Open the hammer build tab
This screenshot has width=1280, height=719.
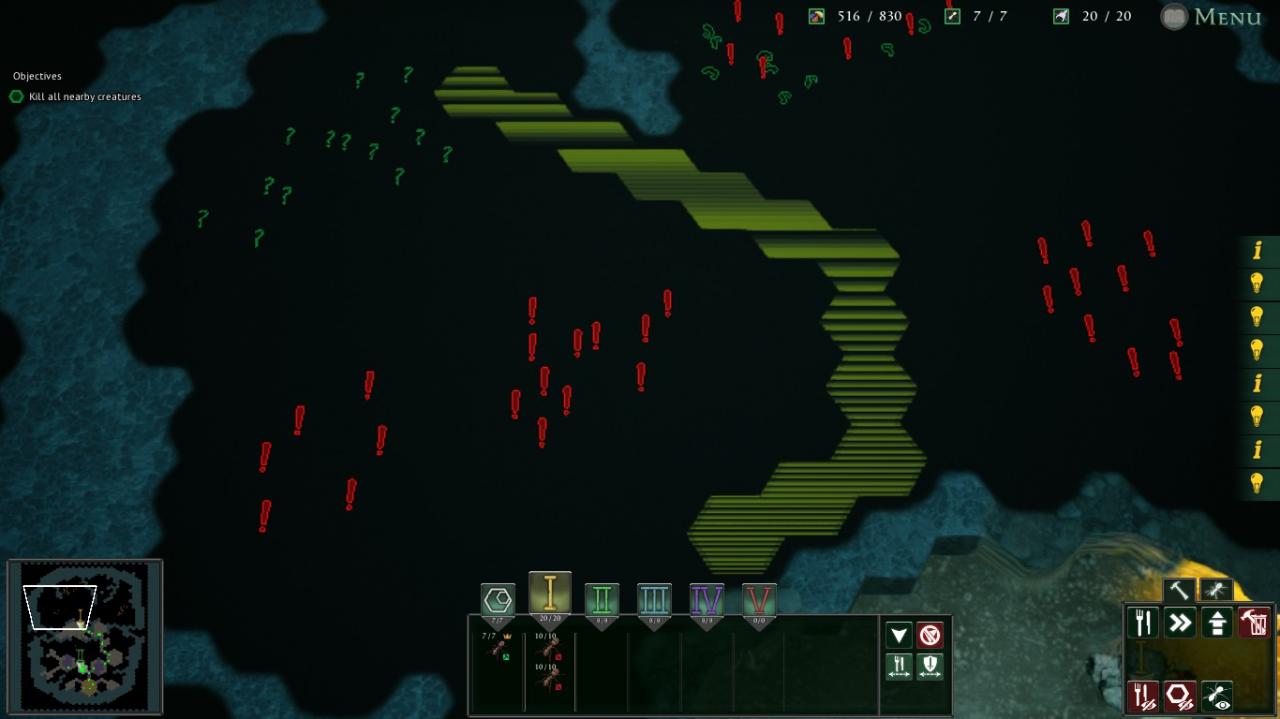(x=1179, y=590)
